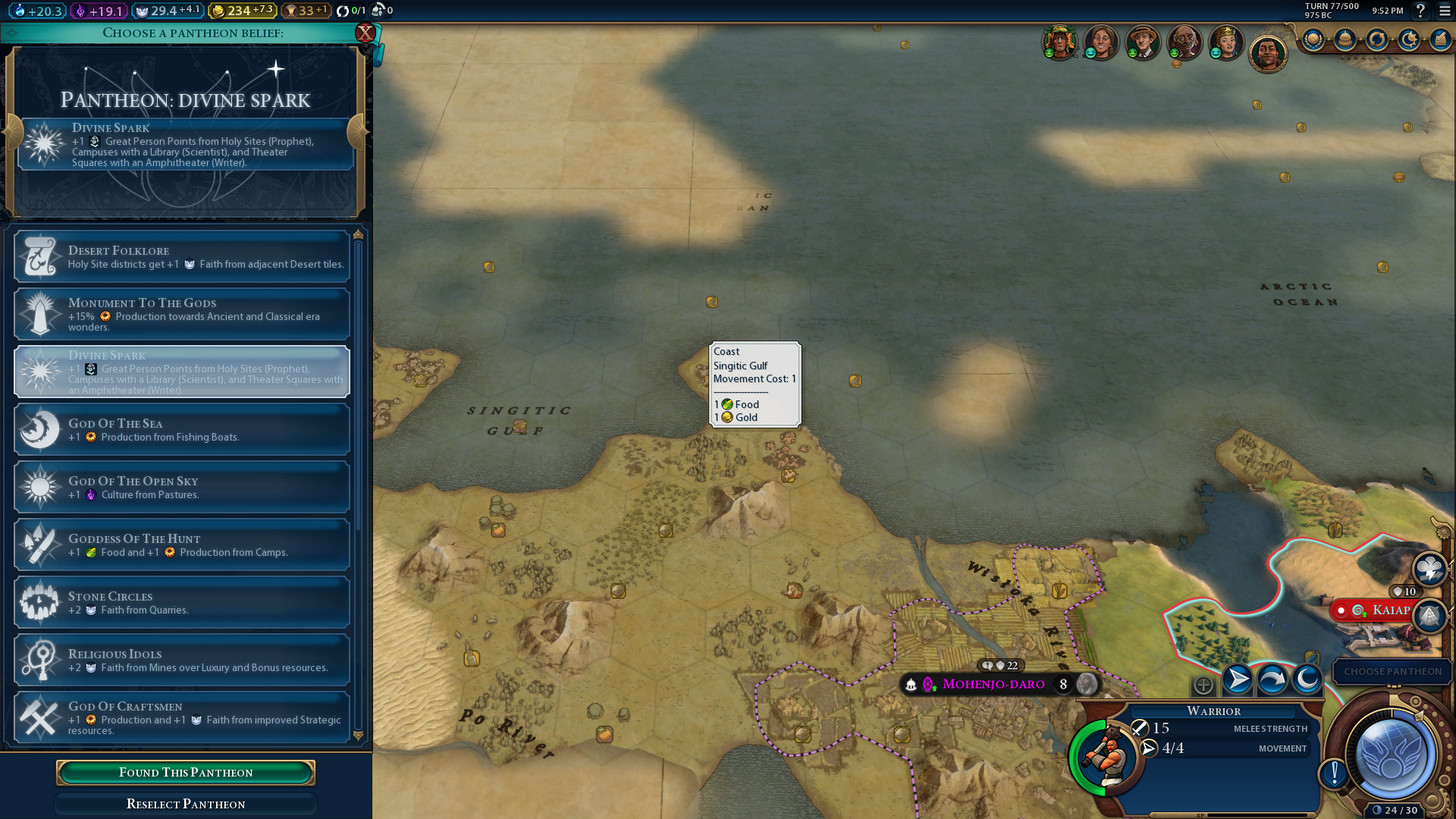
Task: Close the pantheon belief panel
Action: (366, 33)
